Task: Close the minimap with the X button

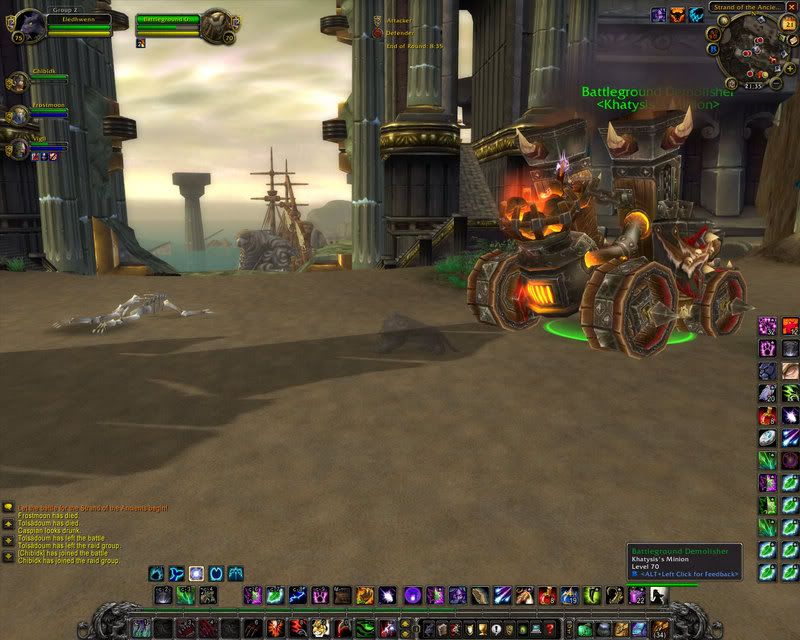Action: point(794,6)
